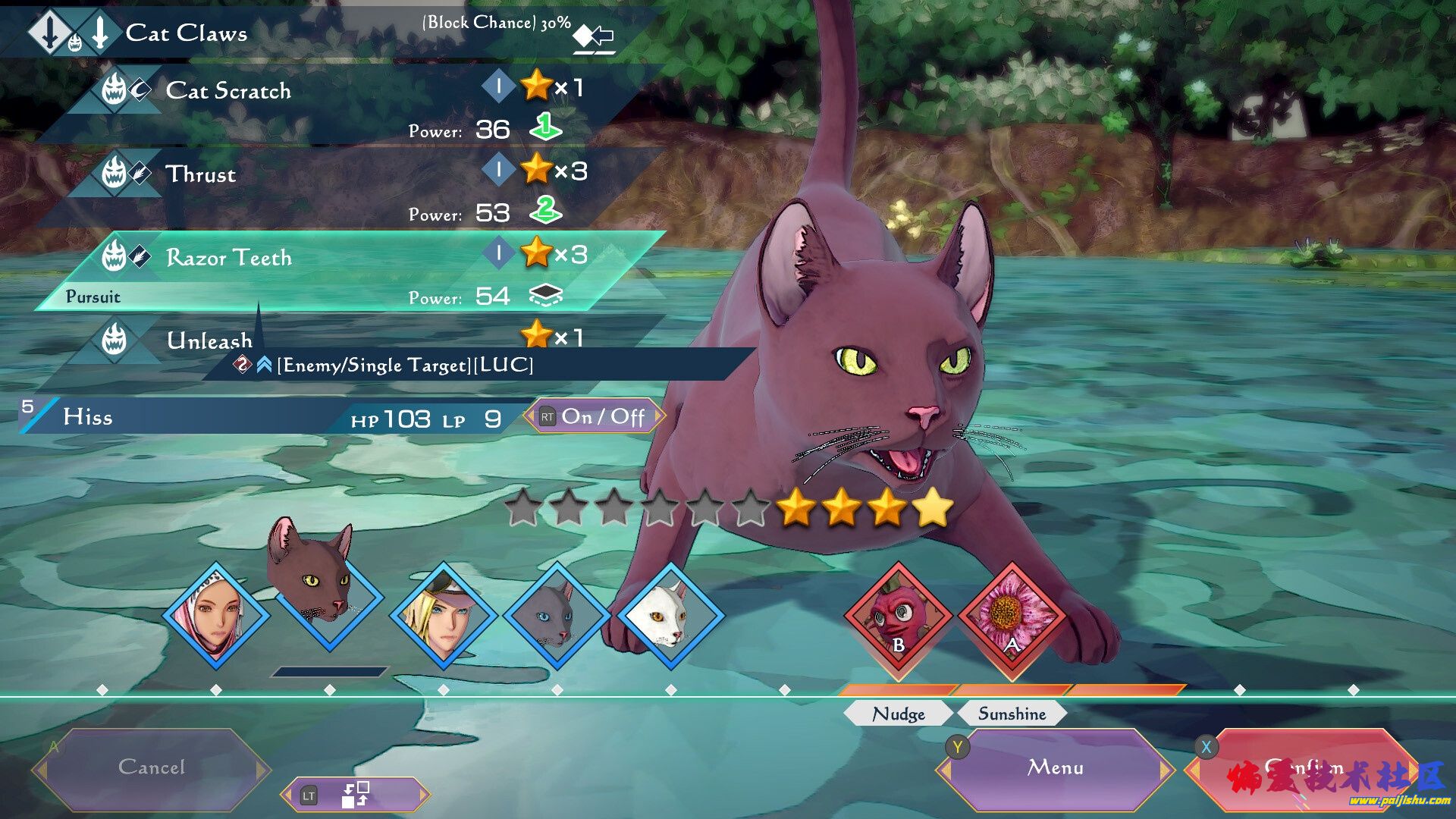This screenshot has height=819, width=1456.
Task: Open the battle Menu
Action: click(x=1055, y=767)
